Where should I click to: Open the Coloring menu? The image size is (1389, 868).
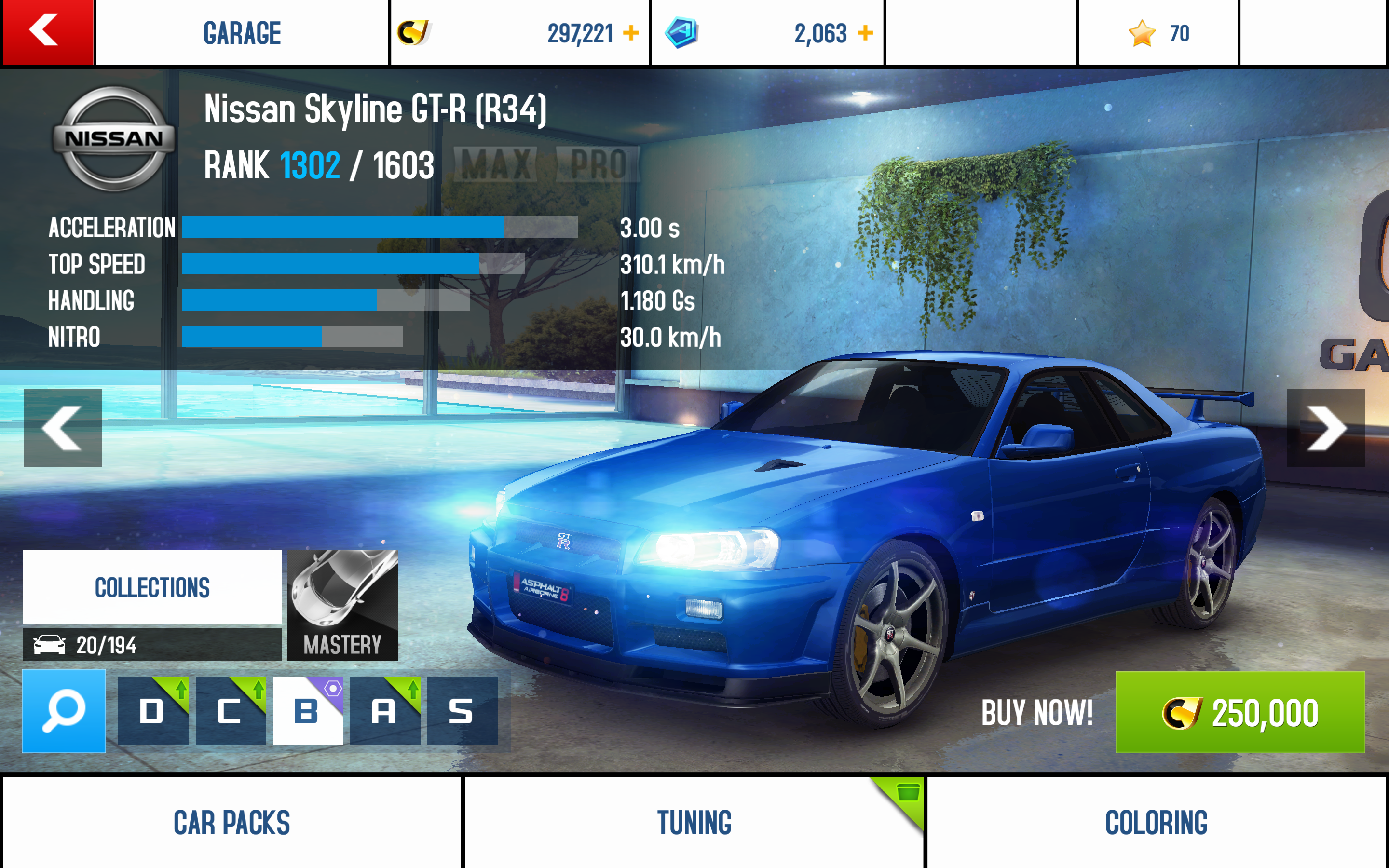(1156, 822)
